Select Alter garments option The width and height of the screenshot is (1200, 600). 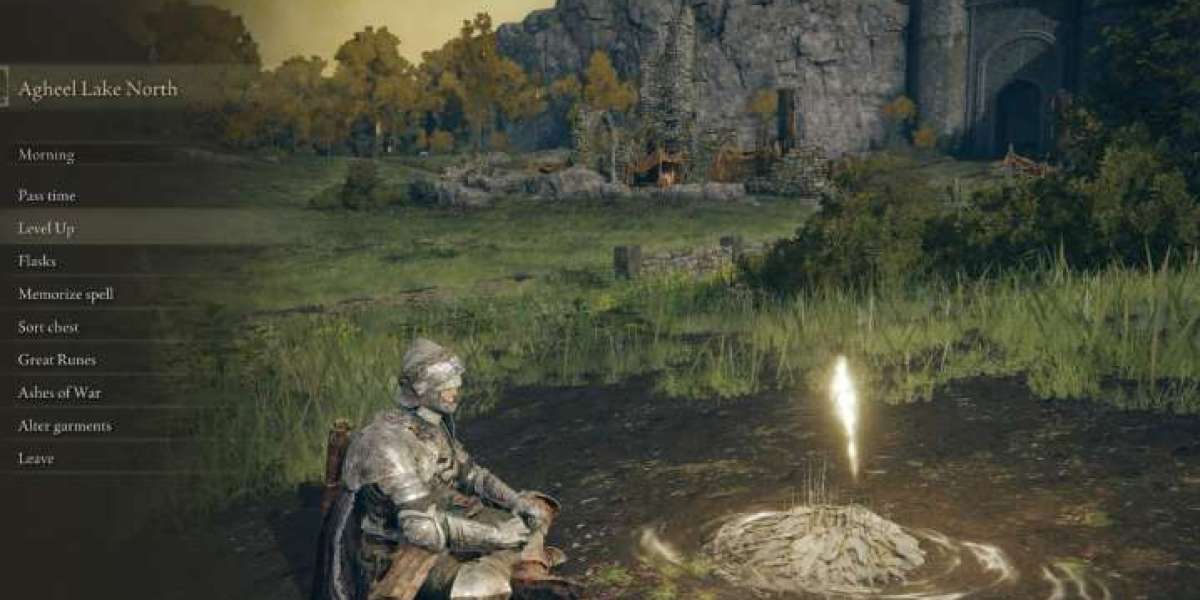pos(65,426)
